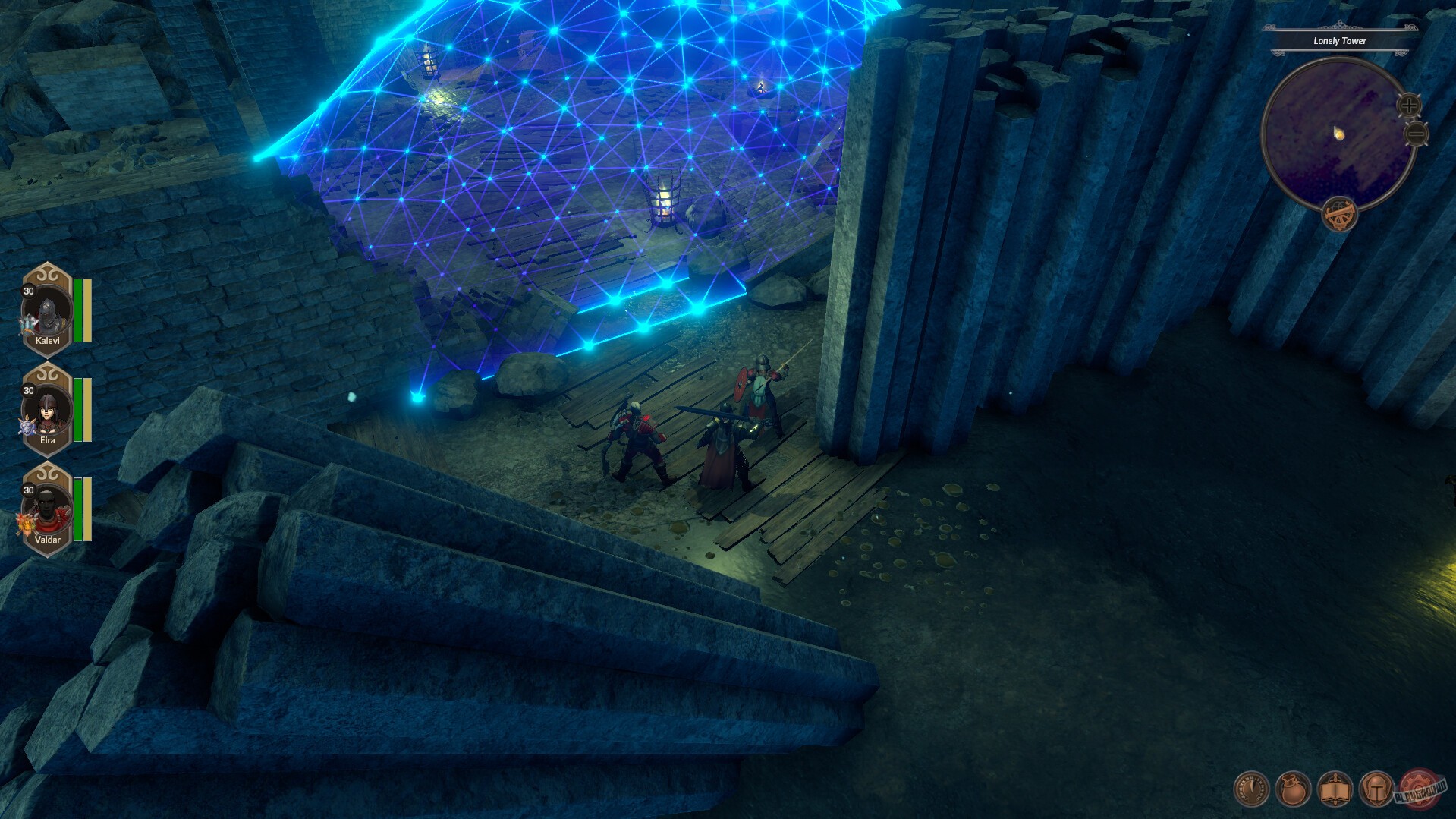Image resolution: width=1456 pixels, height=819 pixels.
Task: Click Kalevi's level 30 badge
Action: tap(28, 291)
